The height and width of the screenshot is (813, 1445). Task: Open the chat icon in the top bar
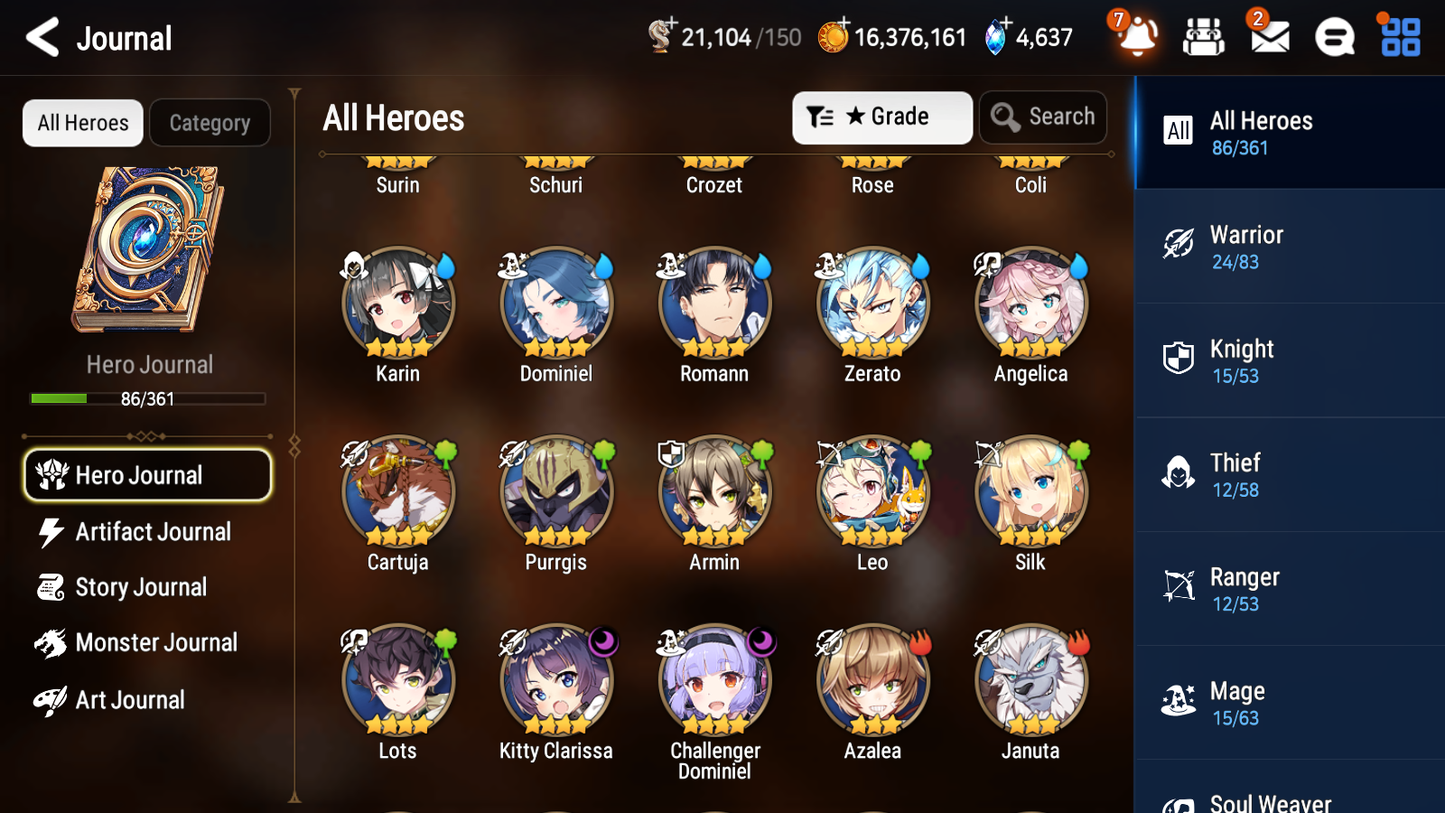(1333, 37)
